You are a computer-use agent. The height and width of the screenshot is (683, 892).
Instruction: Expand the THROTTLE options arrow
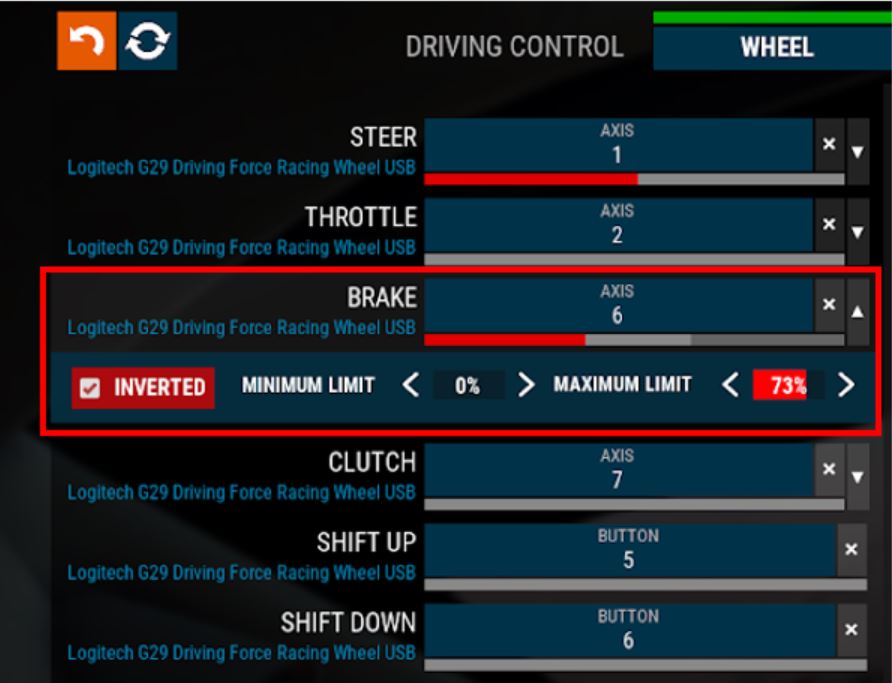click(x=858, y=232)
